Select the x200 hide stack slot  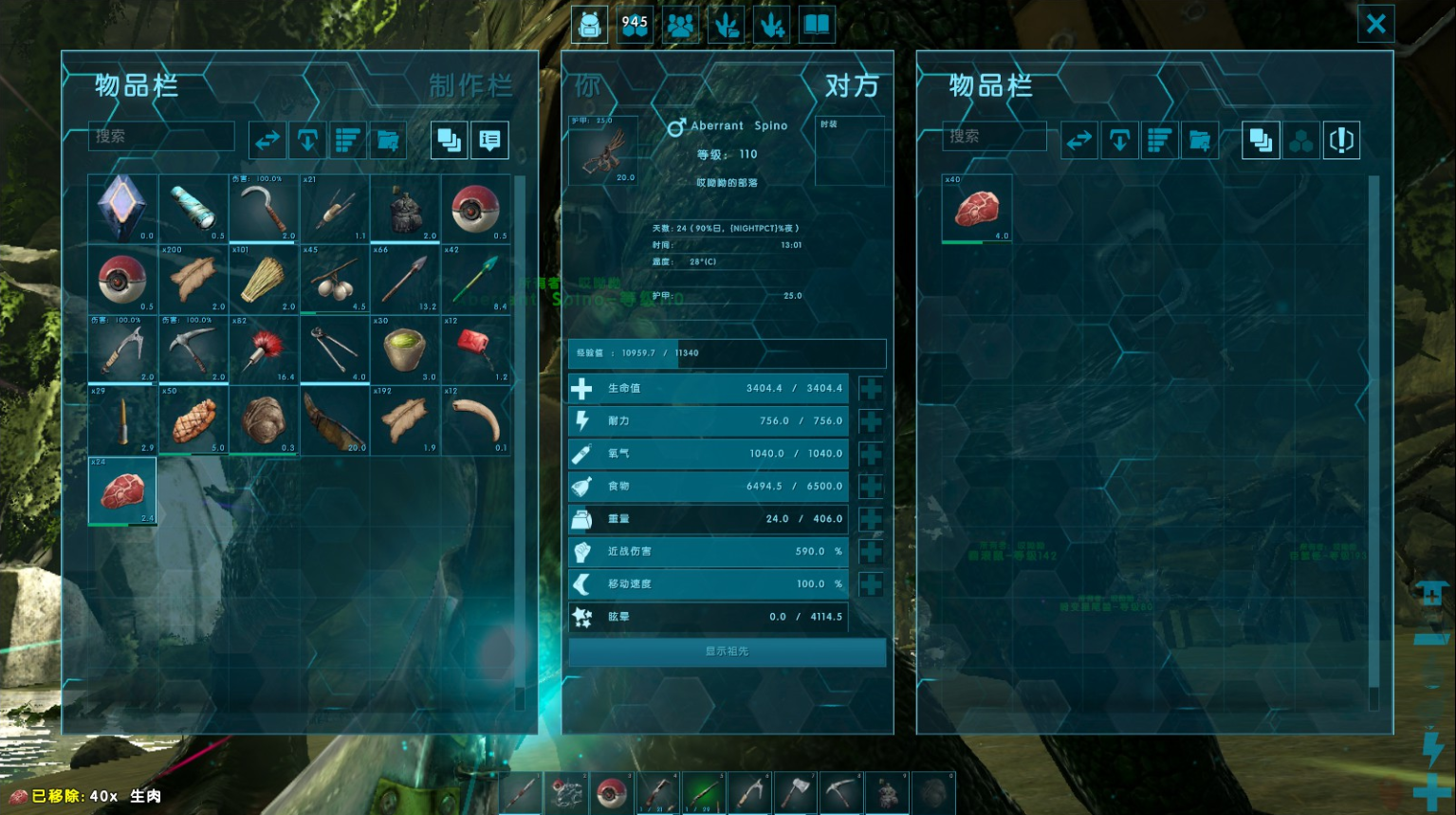(x=194, y=279)
